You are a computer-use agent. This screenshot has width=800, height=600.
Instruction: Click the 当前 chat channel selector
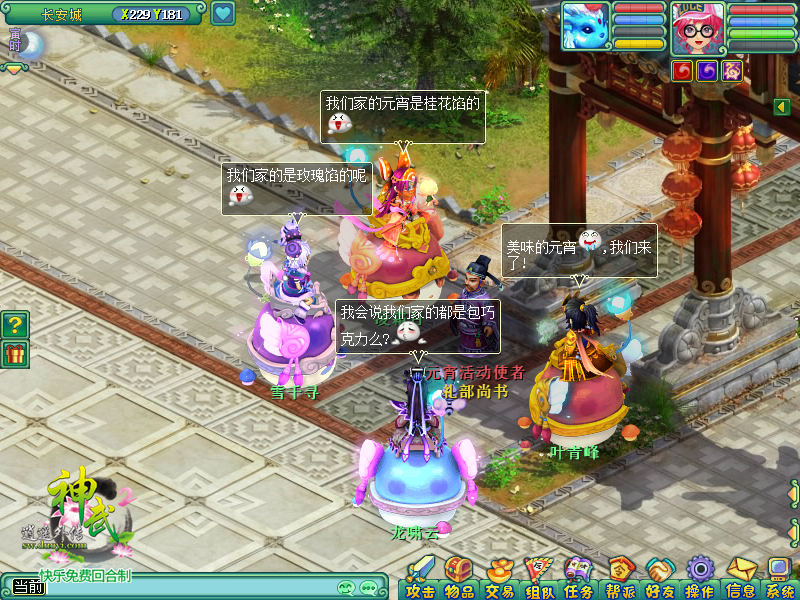pos(28,587)
